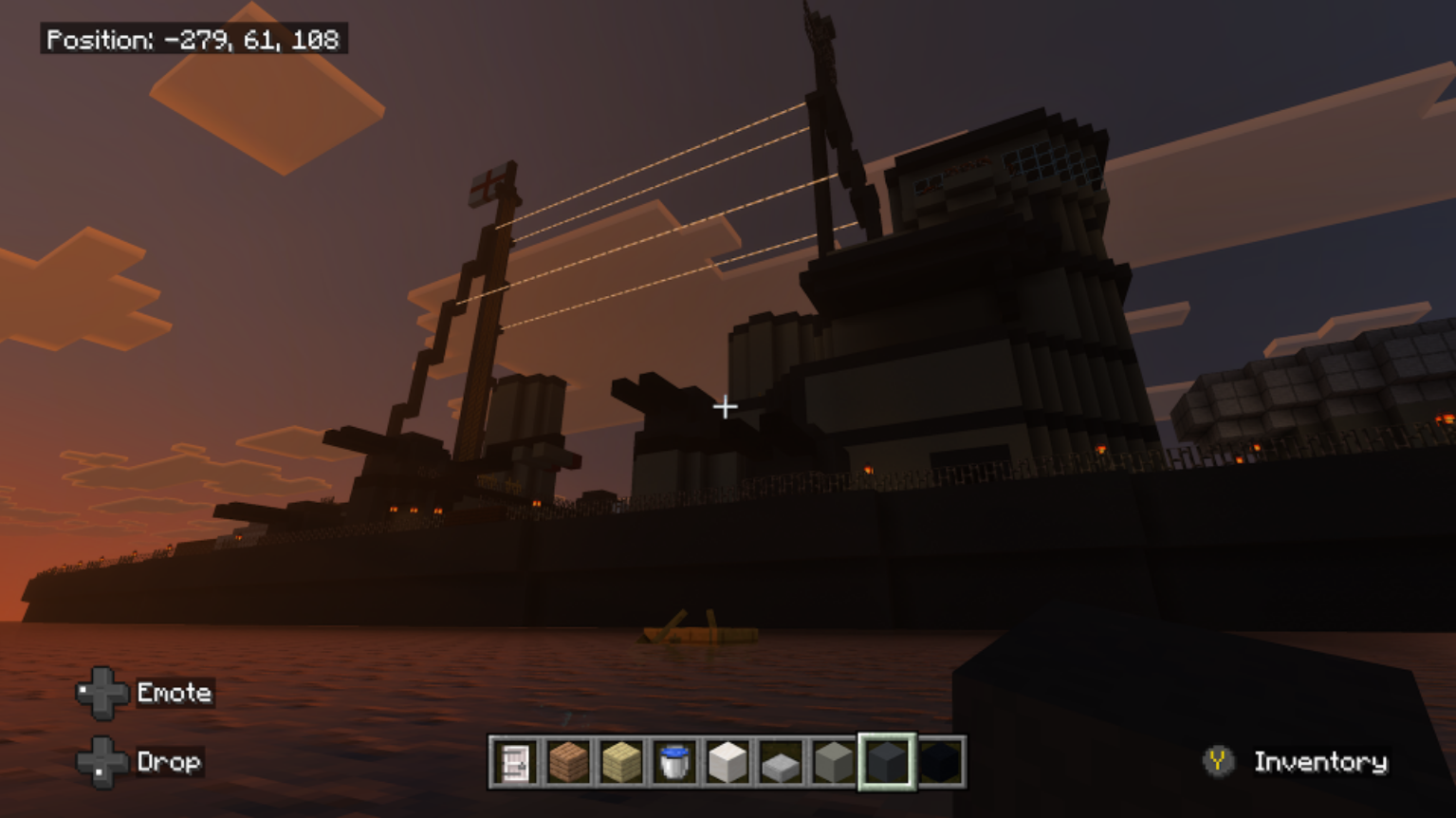Select the iron door hotbar slot

point(515,762)
